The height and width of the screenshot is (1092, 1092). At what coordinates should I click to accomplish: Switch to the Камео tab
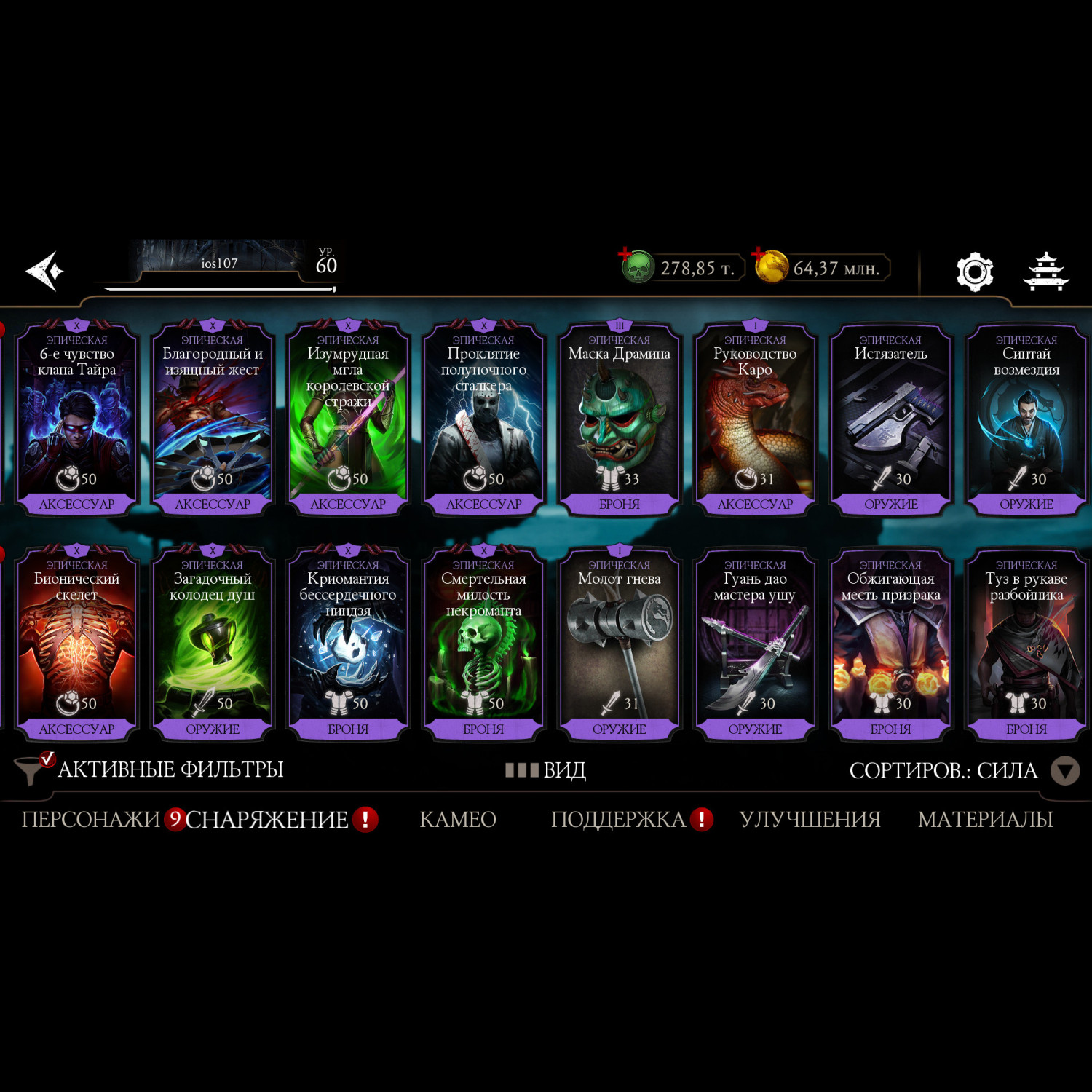457,820
